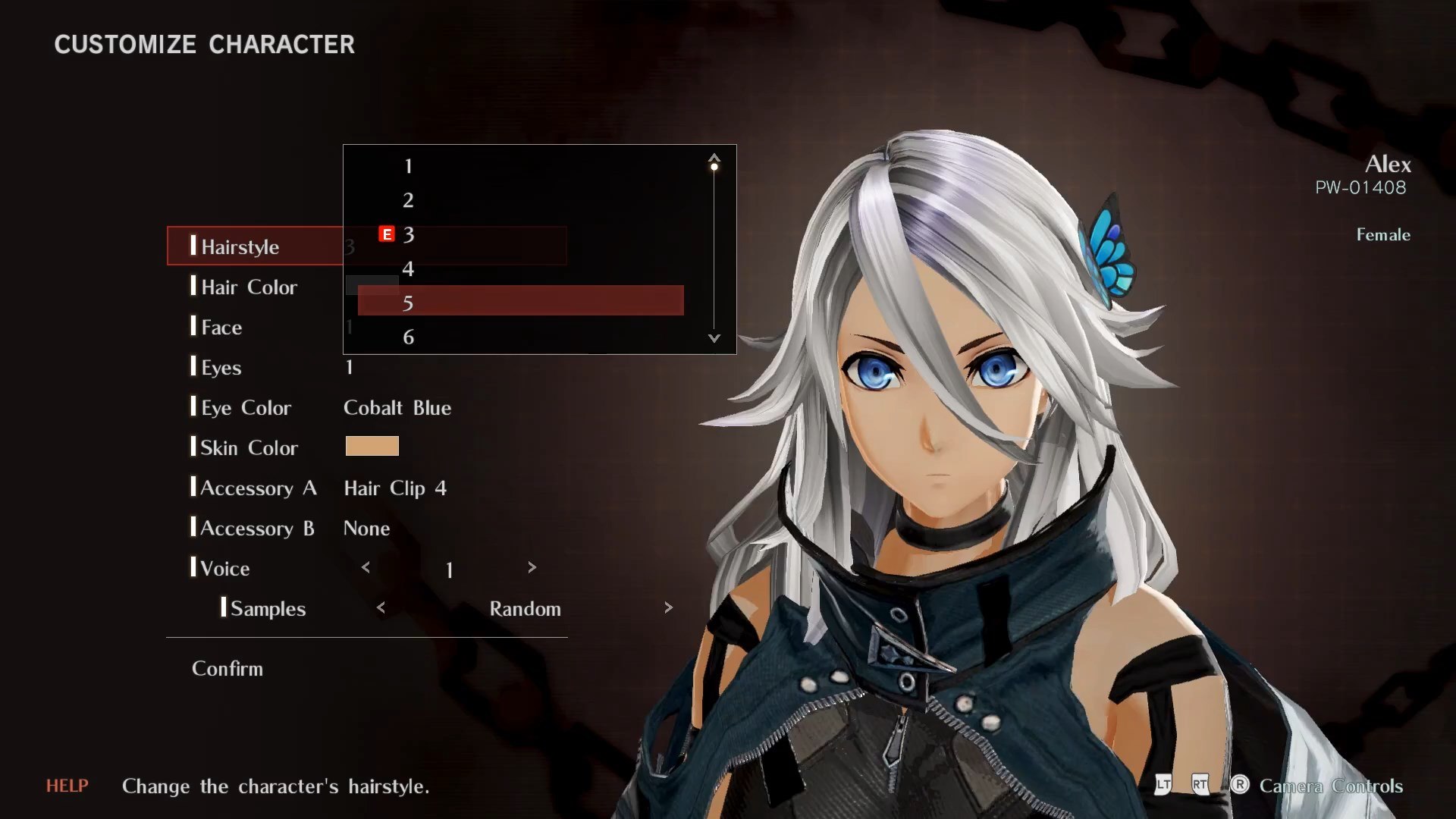Open the Eye Color setting
This screenshot has height=819, width=1456.
(246, 407)
